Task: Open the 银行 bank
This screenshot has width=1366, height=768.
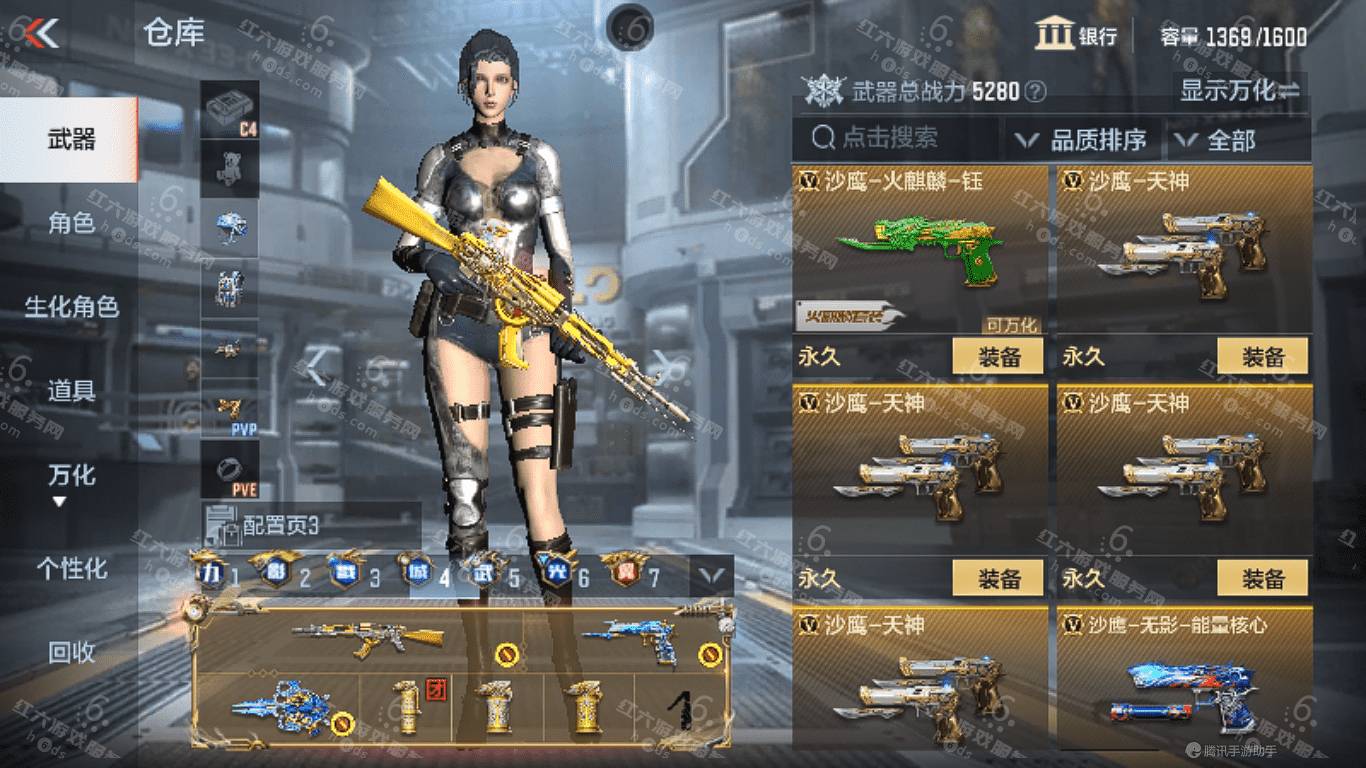Action: [1076, 35]
